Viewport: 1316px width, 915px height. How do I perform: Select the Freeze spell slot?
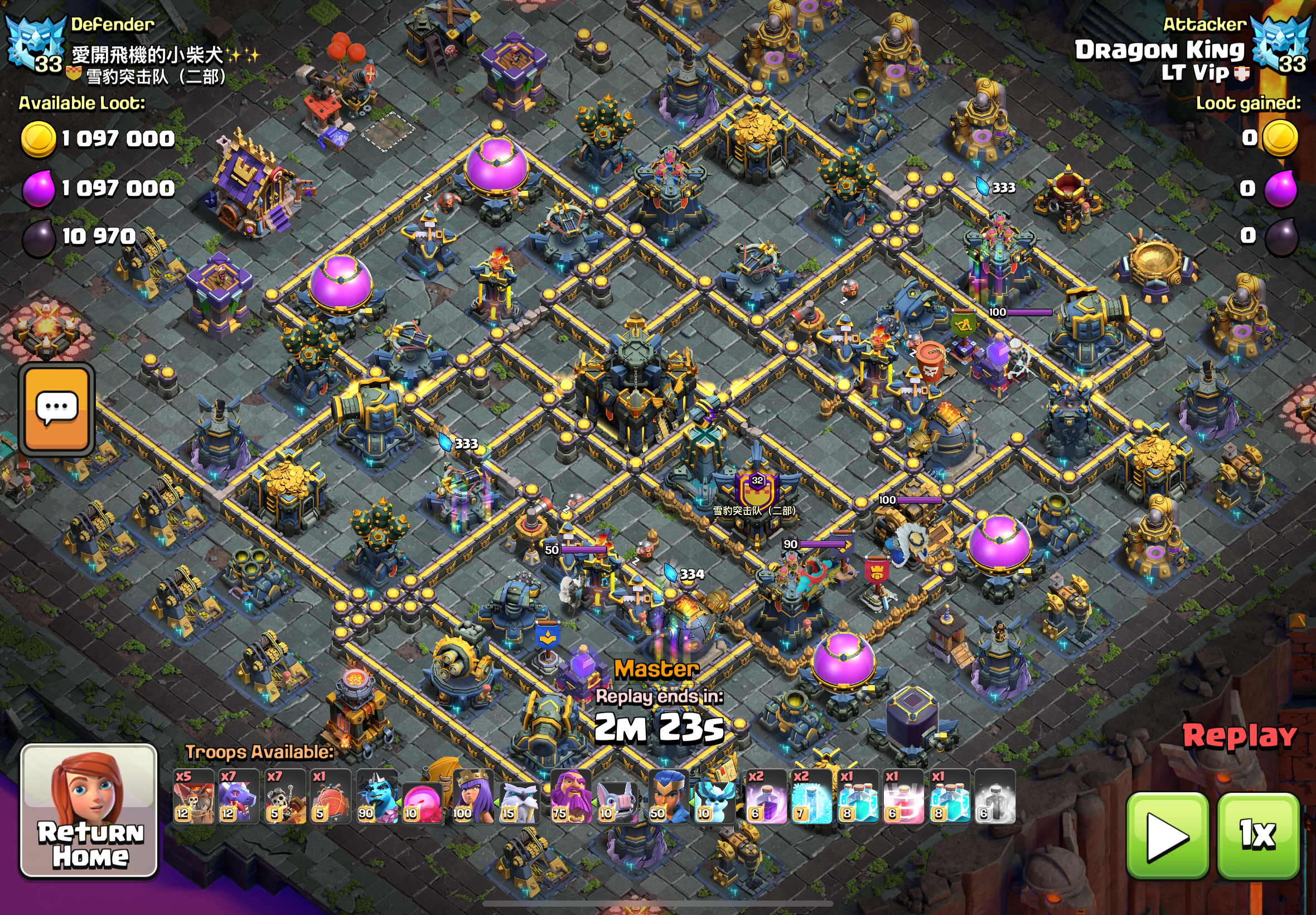click(x=812, y=797)
